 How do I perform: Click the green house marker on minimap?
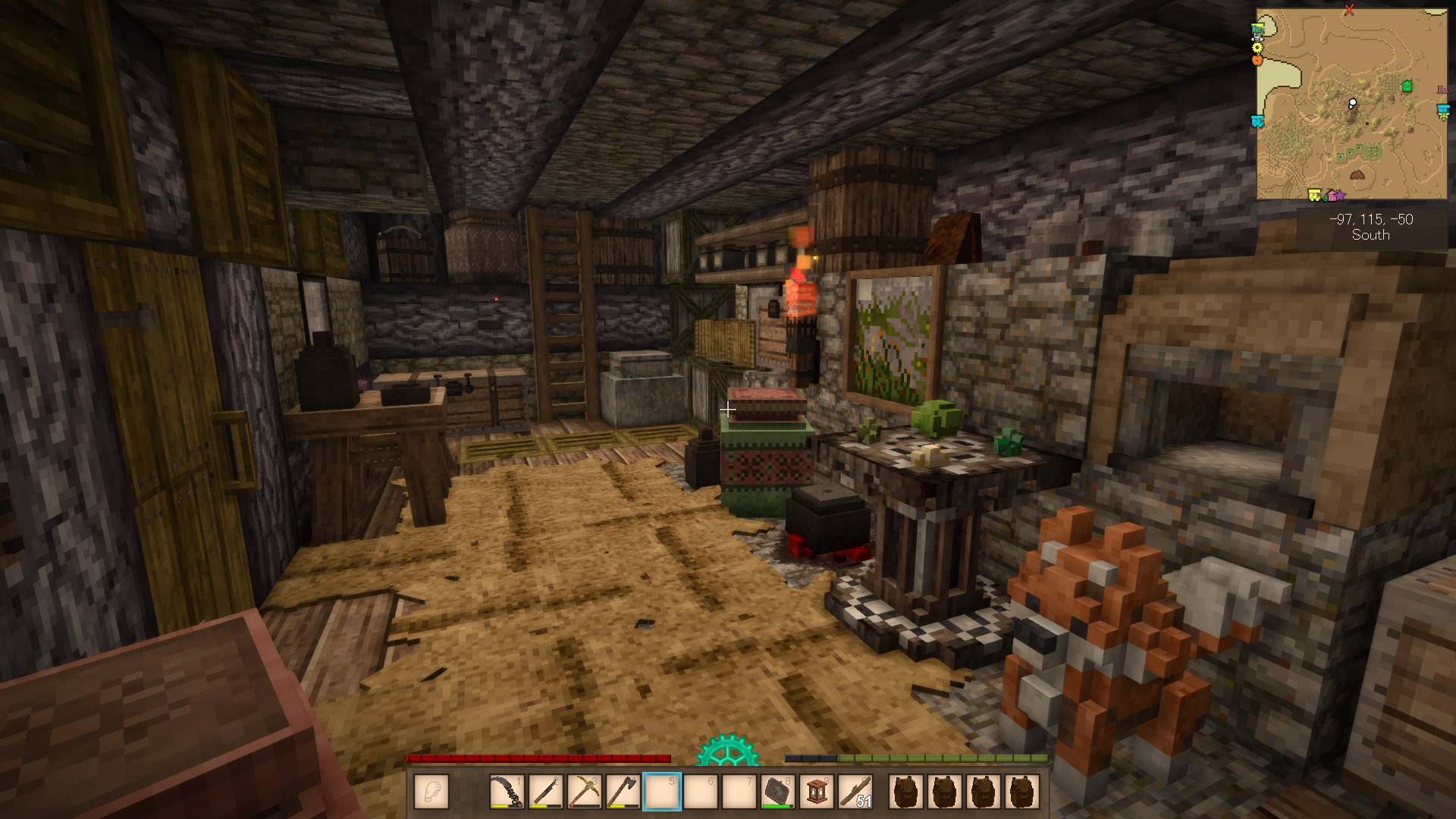[1407, 86]
